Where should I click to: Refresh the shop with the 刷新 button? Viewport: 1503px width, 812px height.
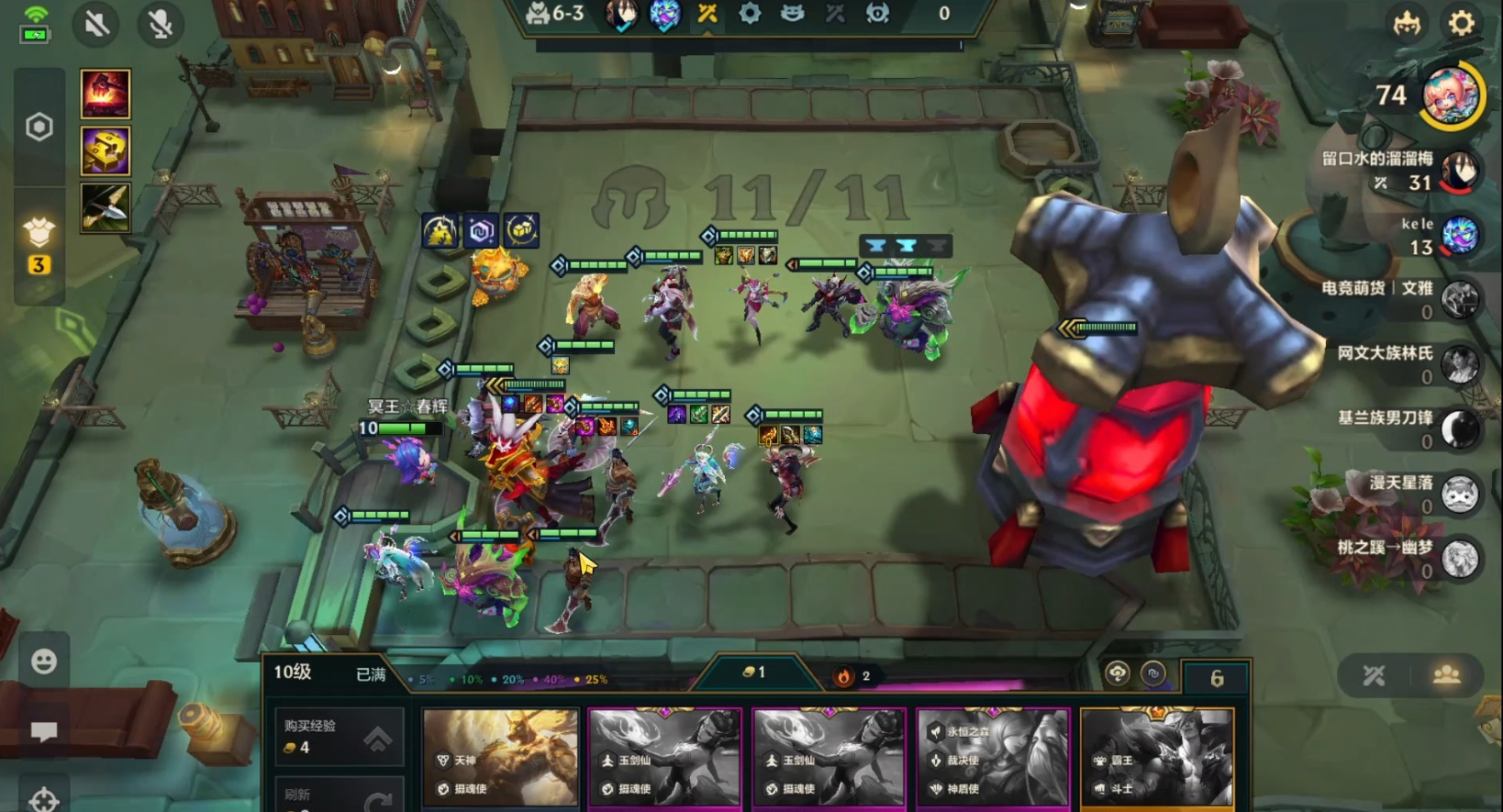(x=339, y=795)
